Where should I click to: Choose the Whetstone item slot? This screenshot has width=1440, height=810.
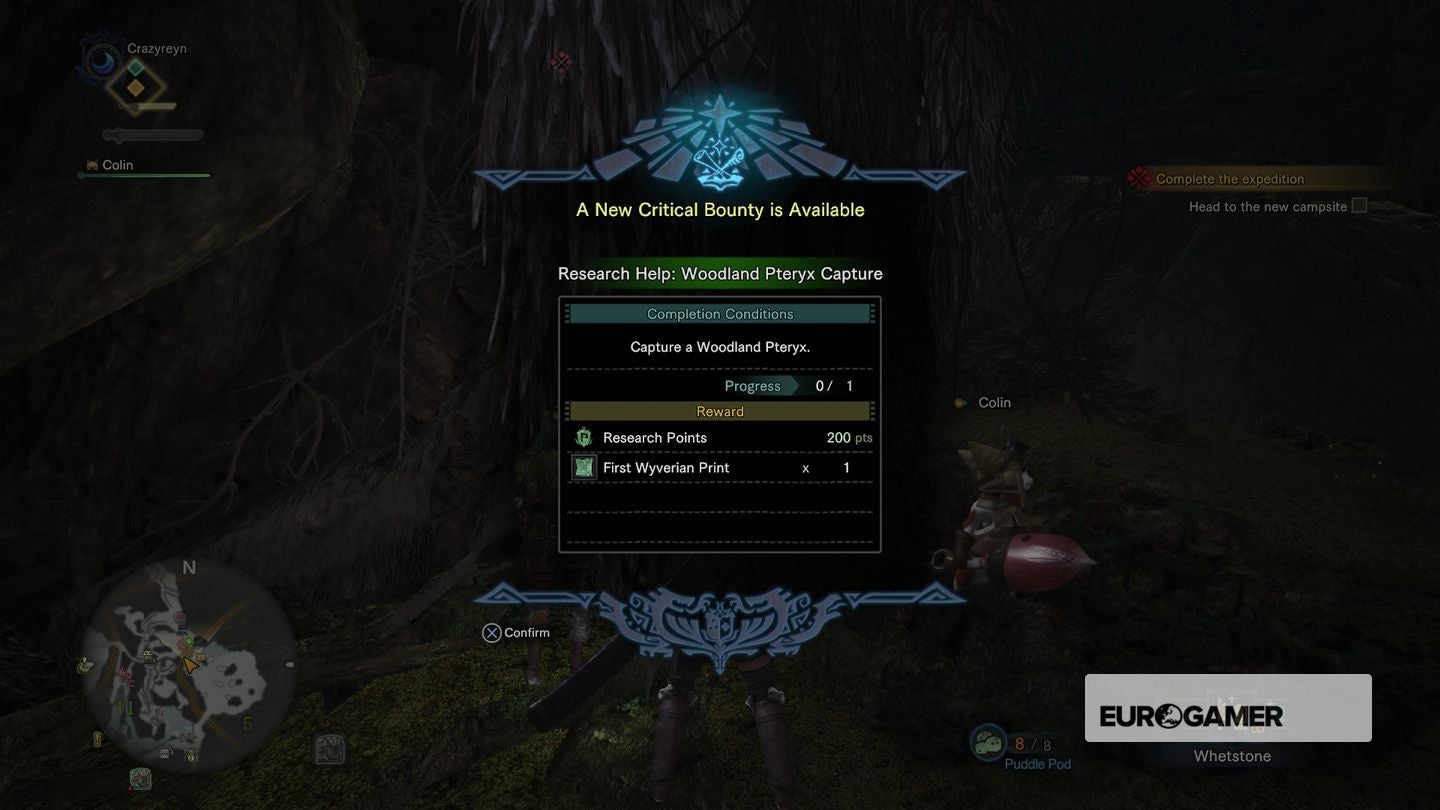point(1232,716)
